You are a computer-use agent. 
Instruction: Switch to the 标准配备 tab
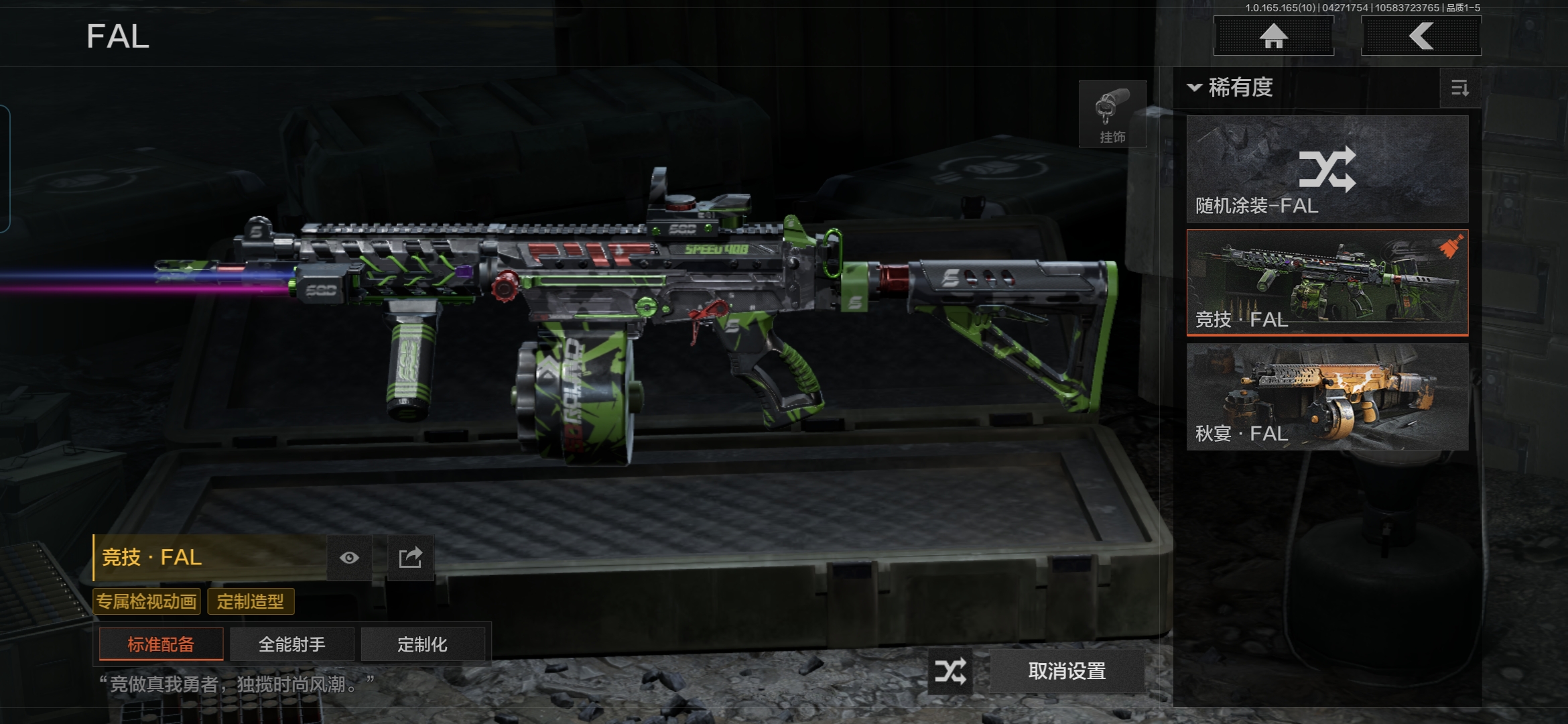161,644
